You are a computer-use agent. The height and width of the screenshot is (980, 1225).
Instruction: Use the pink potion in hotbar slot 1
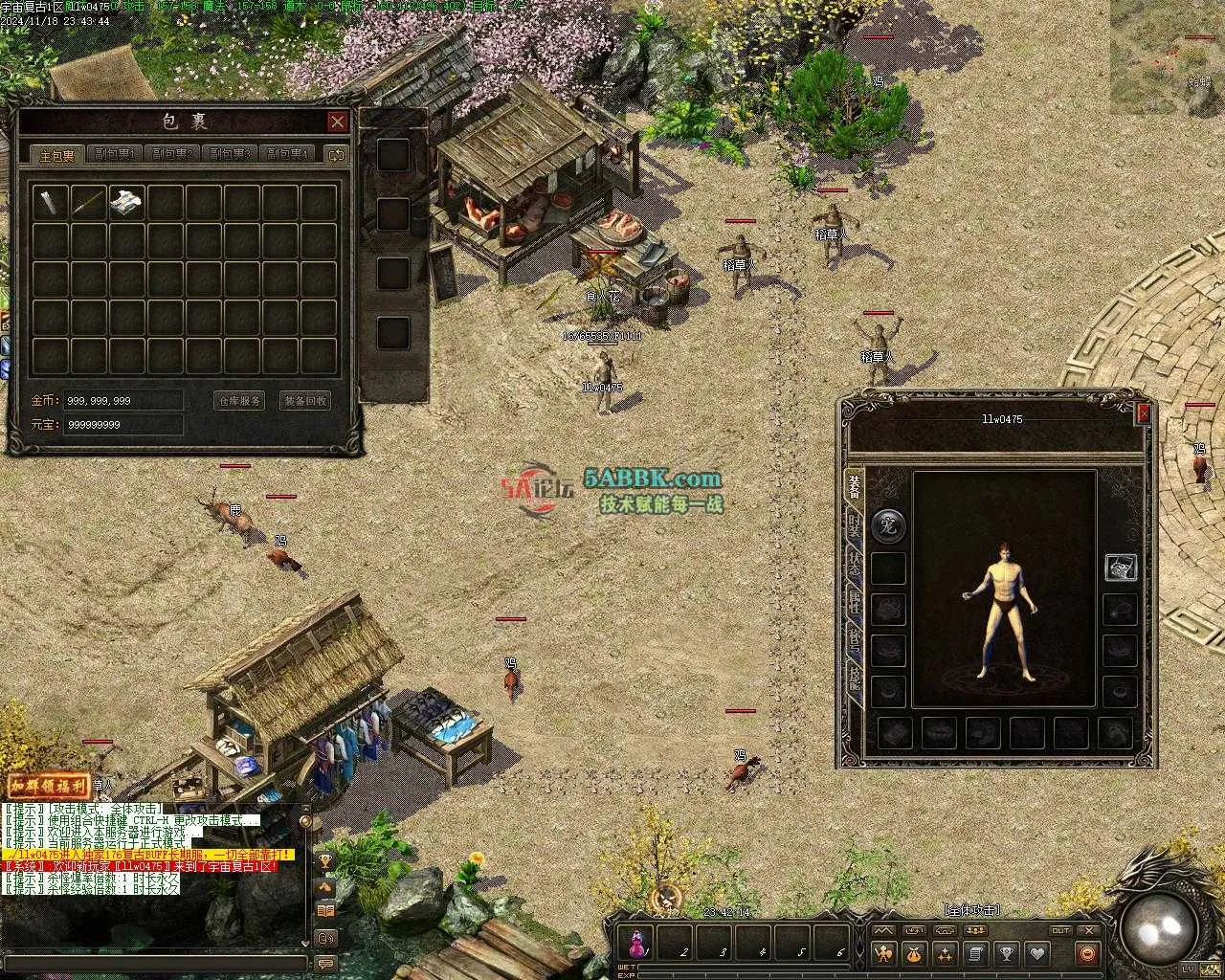636,943
